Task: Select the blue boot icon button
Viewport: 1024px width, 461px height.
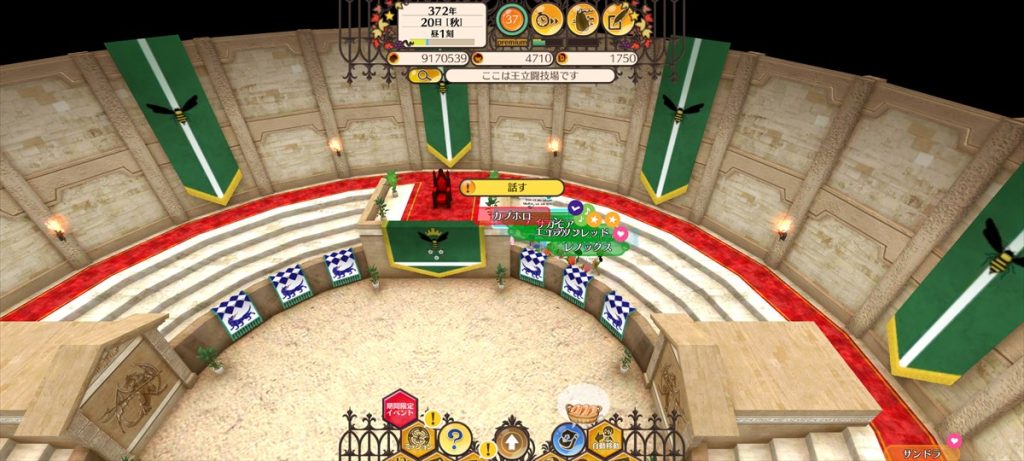Action: point(567,440)
